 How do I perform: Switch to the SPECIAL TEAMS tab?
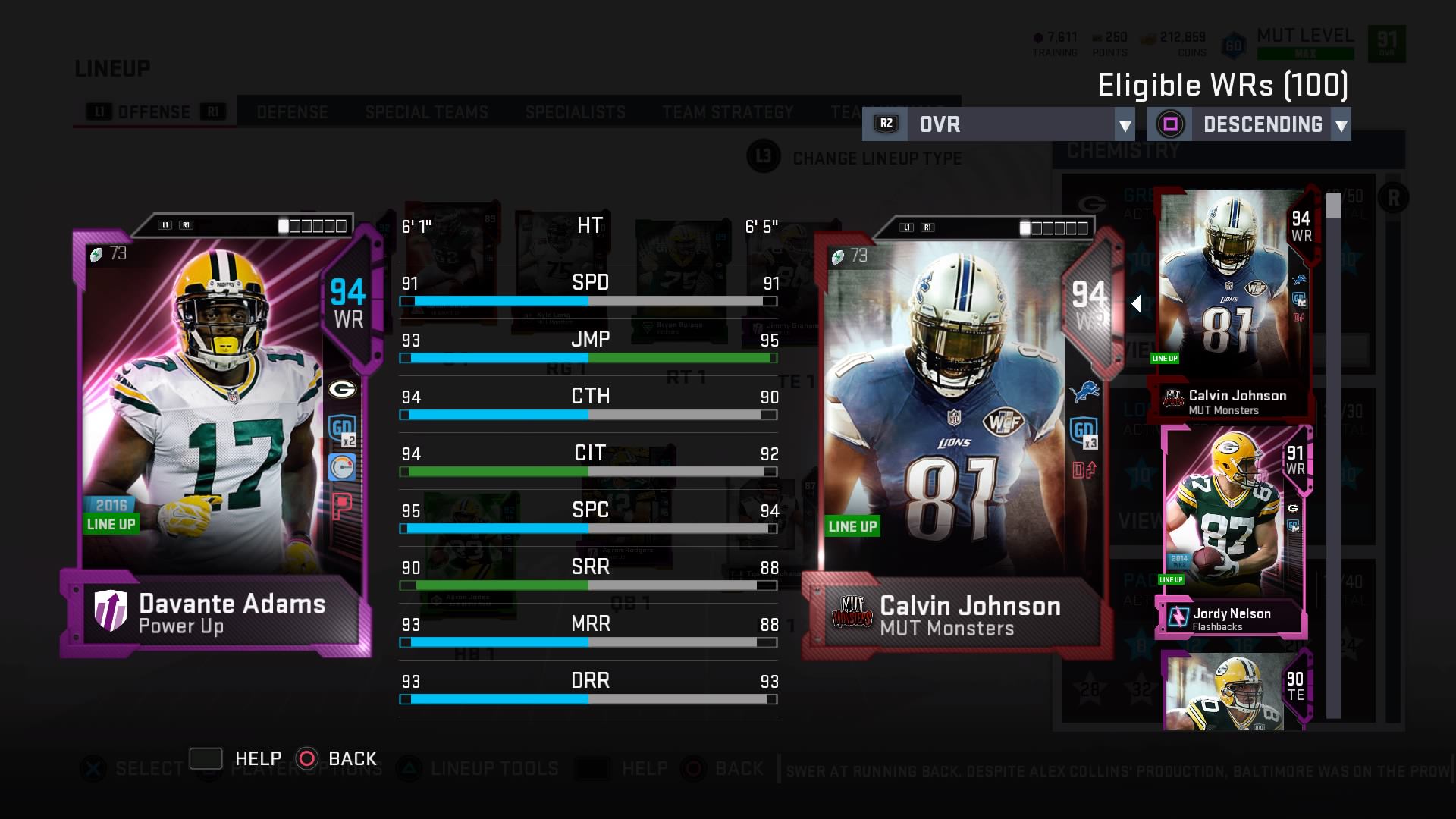click(x=427, y=112)
